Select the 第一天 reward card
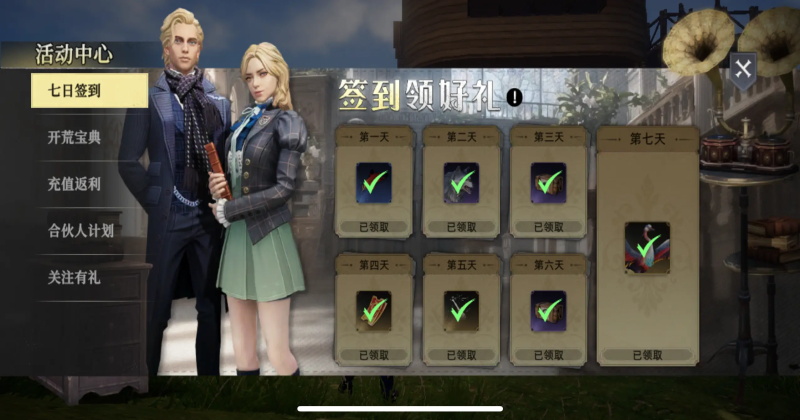Viewport: 800px width, 420px height. coord(373,181)
